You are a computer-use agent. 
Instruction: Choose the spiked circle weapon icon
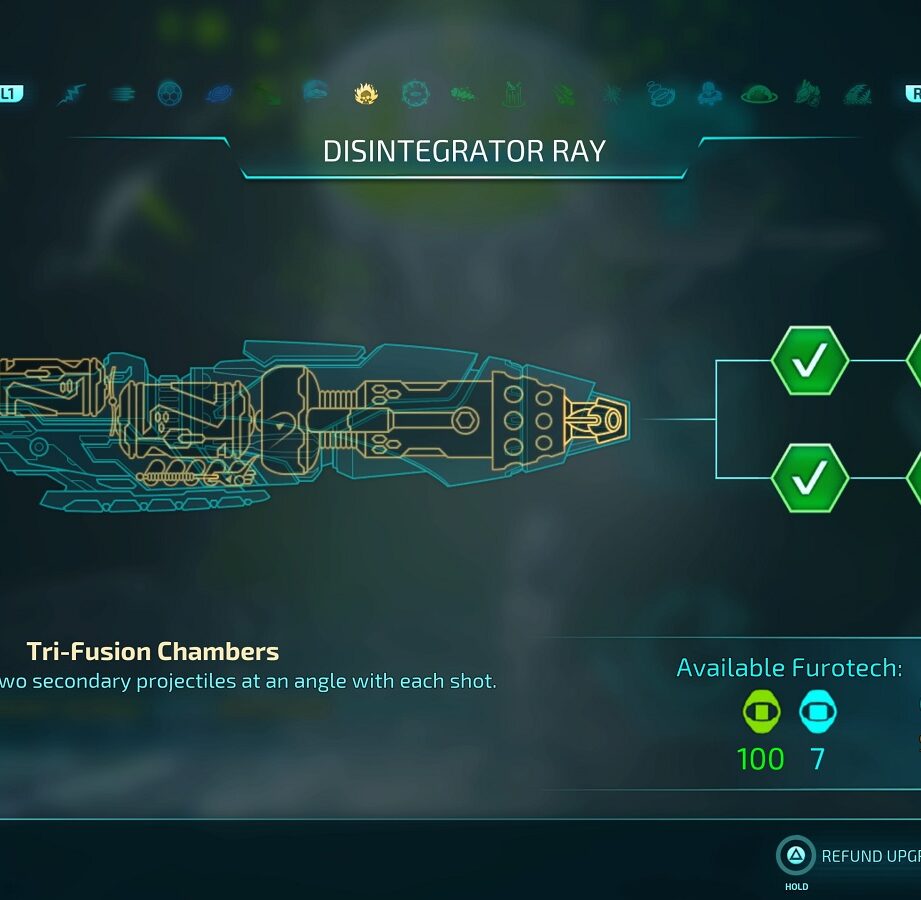click(x=414, y=94)
